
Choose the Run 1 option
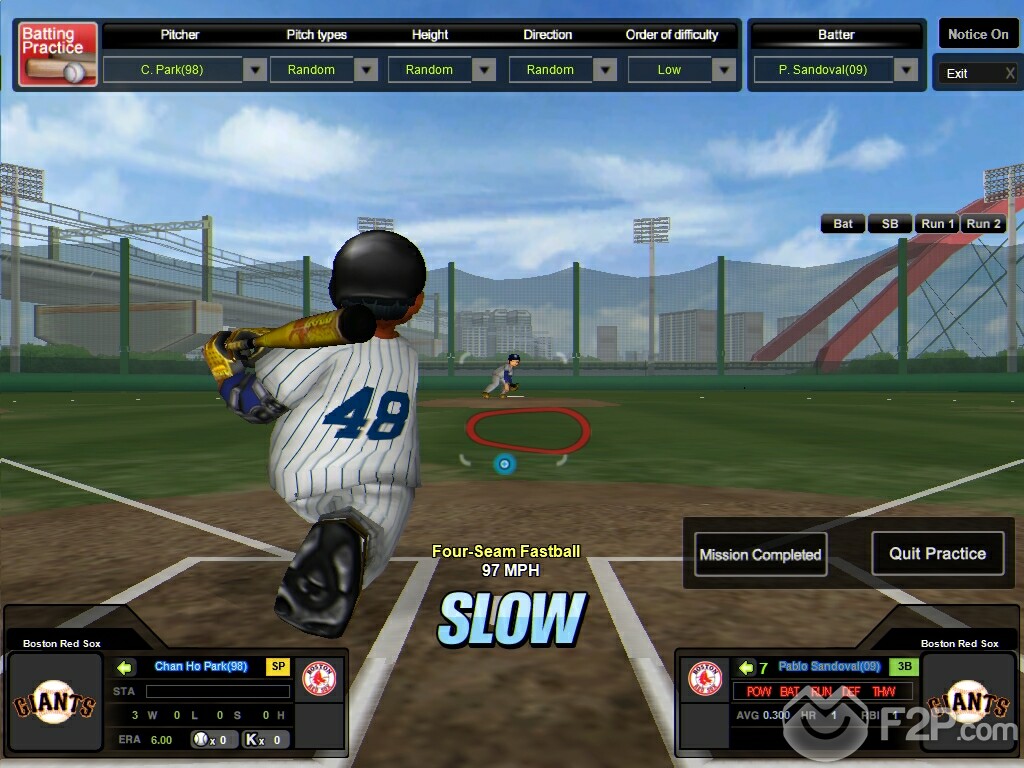click(937, 224)
